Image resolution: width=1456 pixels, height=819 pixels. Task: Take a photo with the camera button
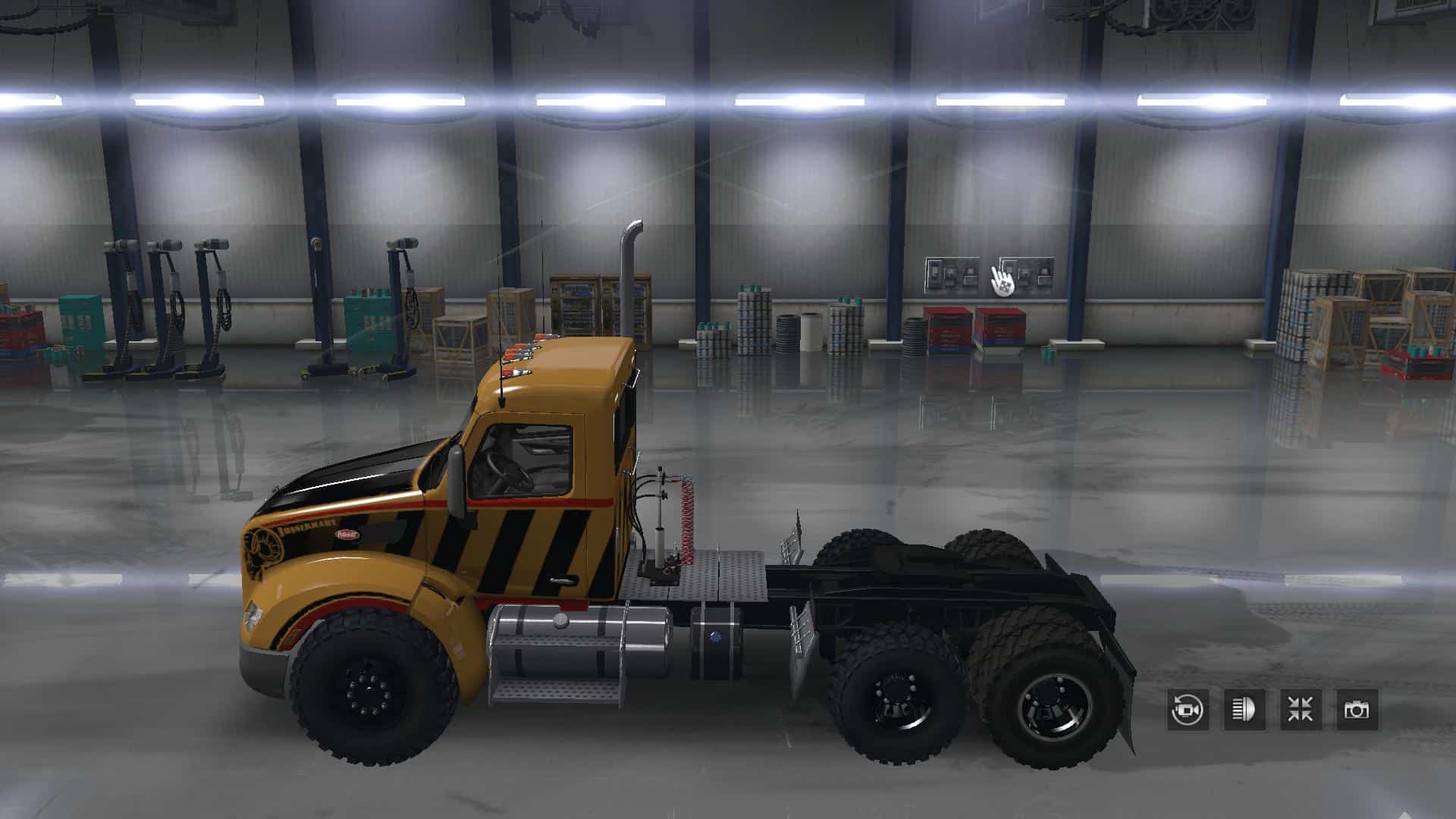[x=1356, y=710]
